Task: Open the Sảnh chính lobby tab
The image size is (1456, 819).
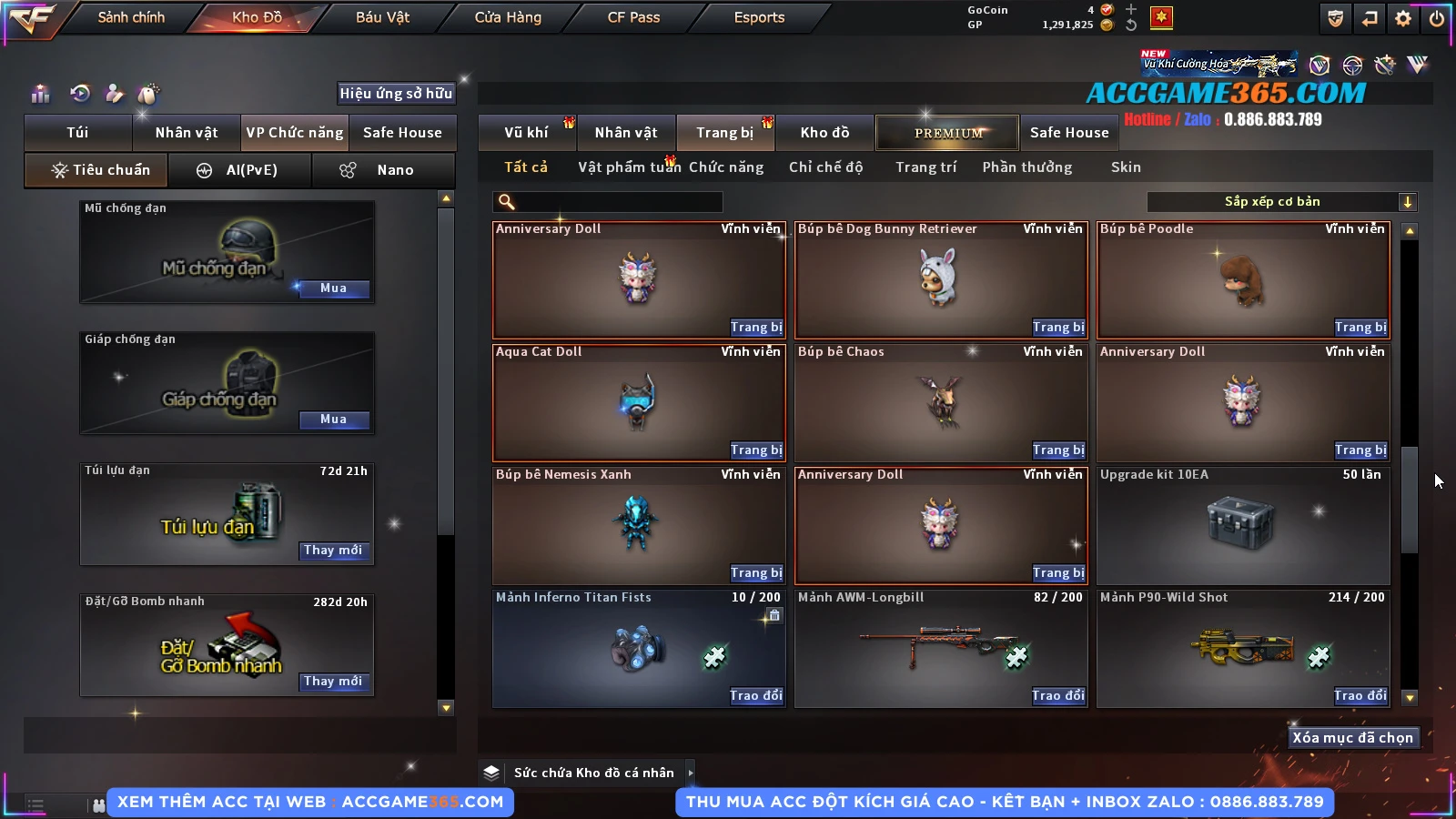Action: pyautogui.click(x=131, y=17)
